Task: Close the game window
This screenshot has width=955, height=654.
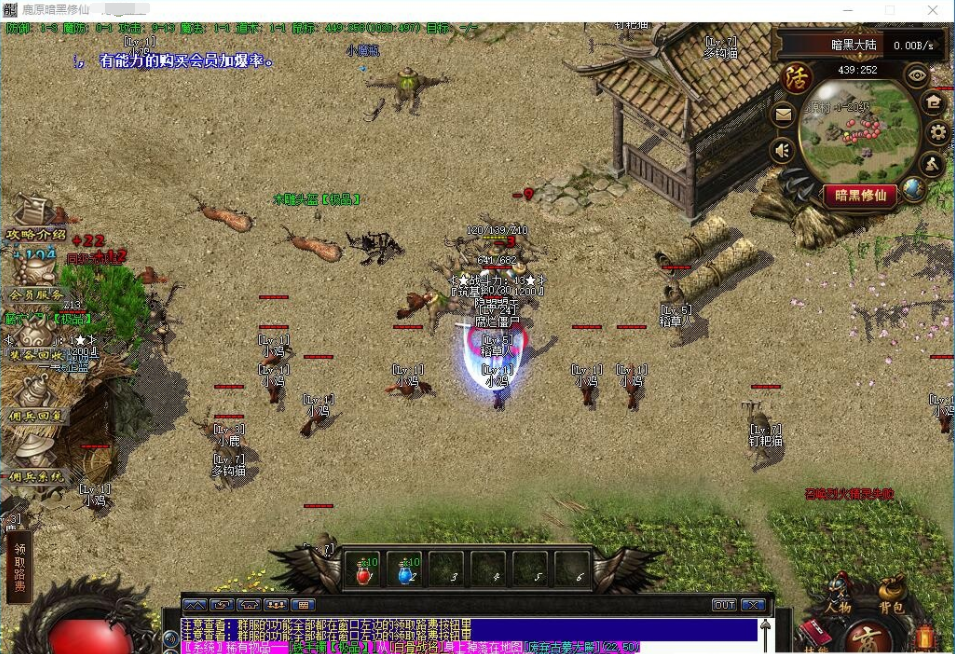Action: pyautogui.click(x=932, y=10)
